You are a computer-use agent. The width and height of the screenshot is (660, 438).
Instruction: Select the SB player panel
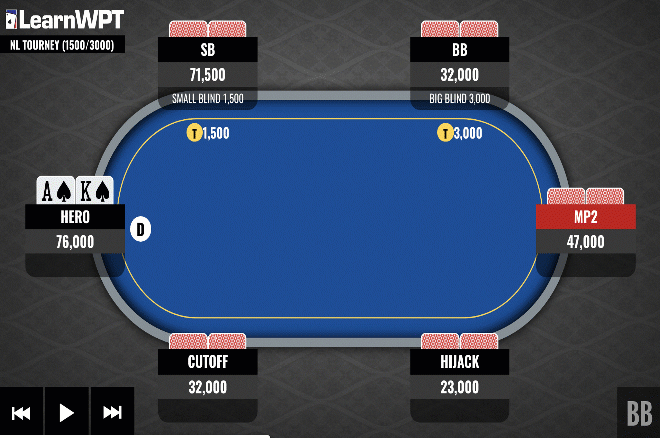tap(208, 62)
